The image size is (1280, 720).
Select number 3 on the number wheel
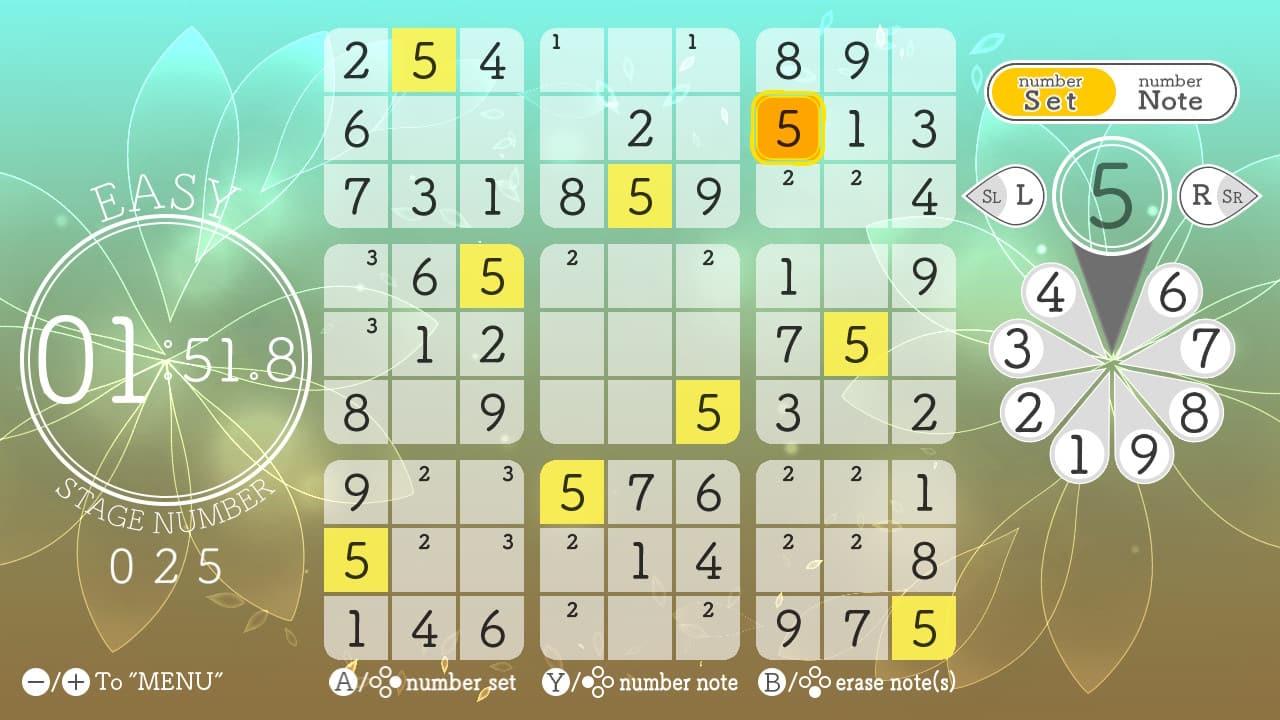click(1020, 345)
